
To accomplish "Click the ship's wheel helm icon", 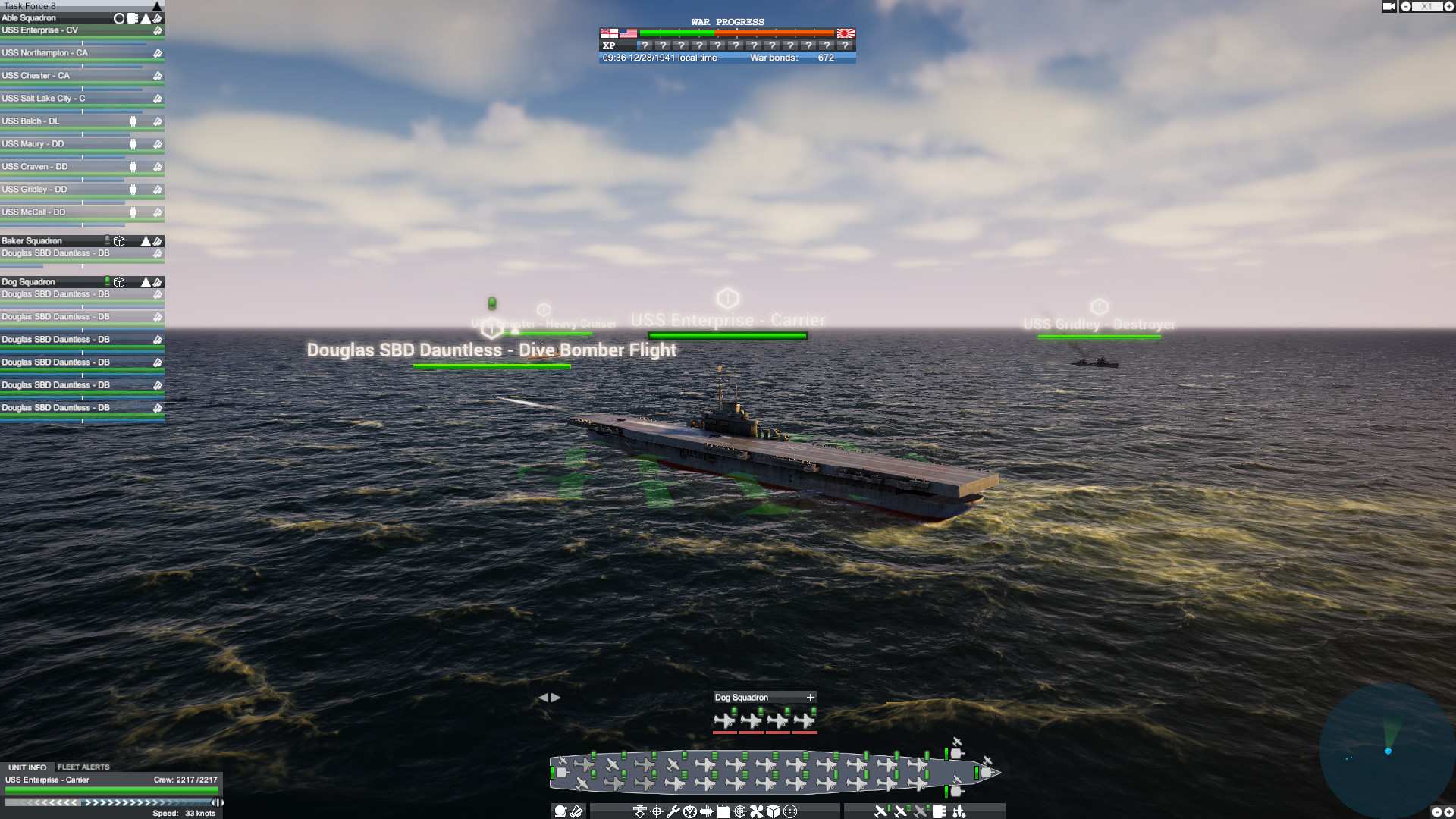I will 739,811.
